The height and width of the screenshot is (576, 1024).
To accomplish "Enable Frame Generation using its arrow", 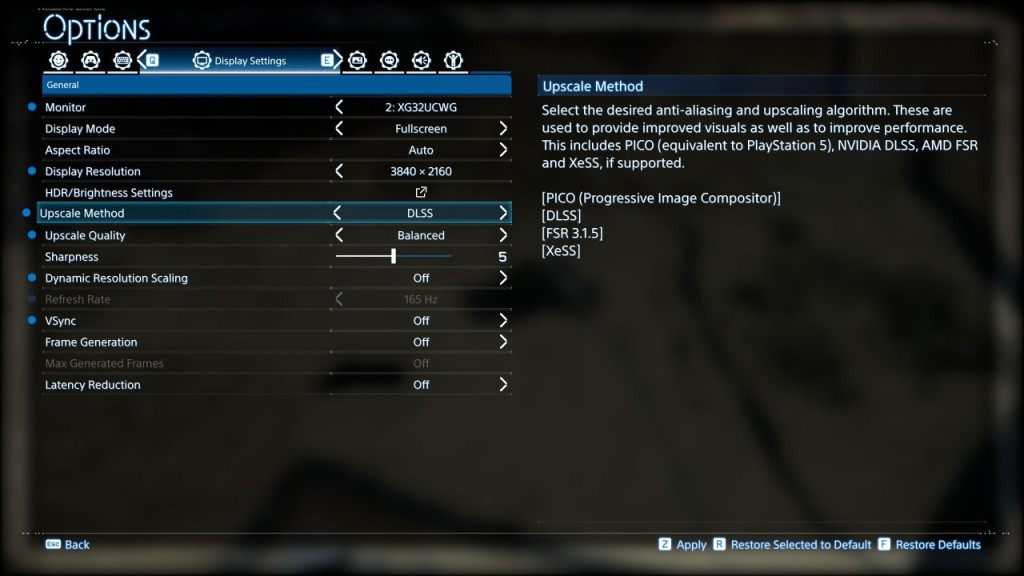I will tap(503, 342).
